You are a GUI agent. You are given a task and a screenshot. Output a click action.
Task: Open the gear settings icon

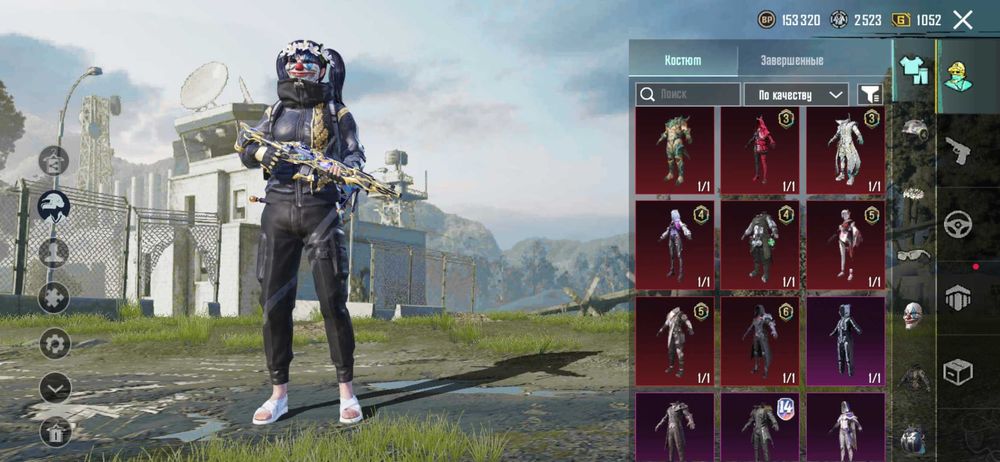54,343
